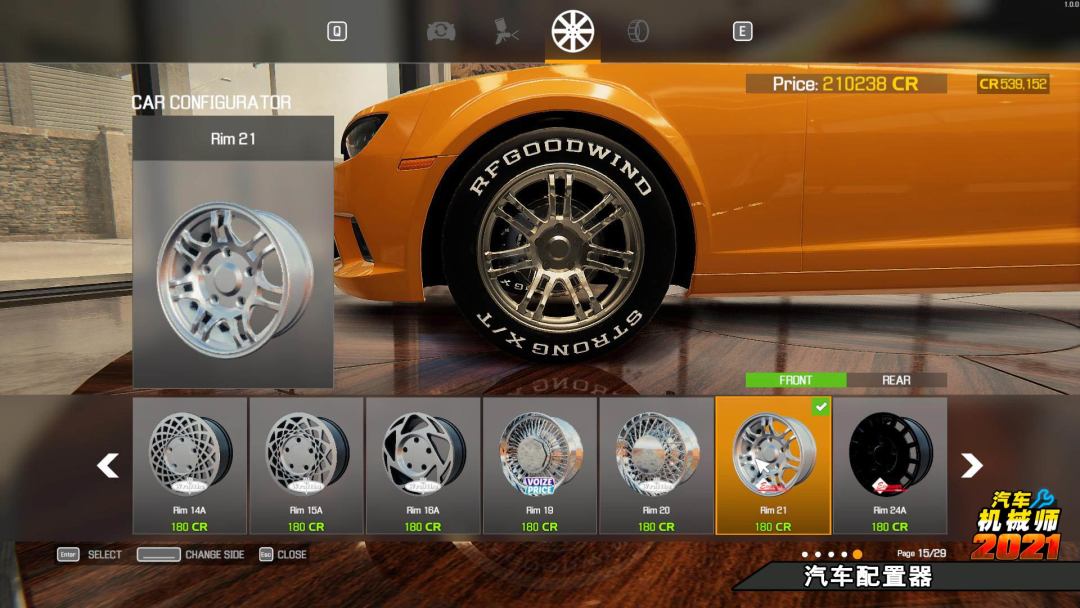Viewport: 1080px width, 608px height.
Task: Show the next page of rims
Action: click(971, 465)
